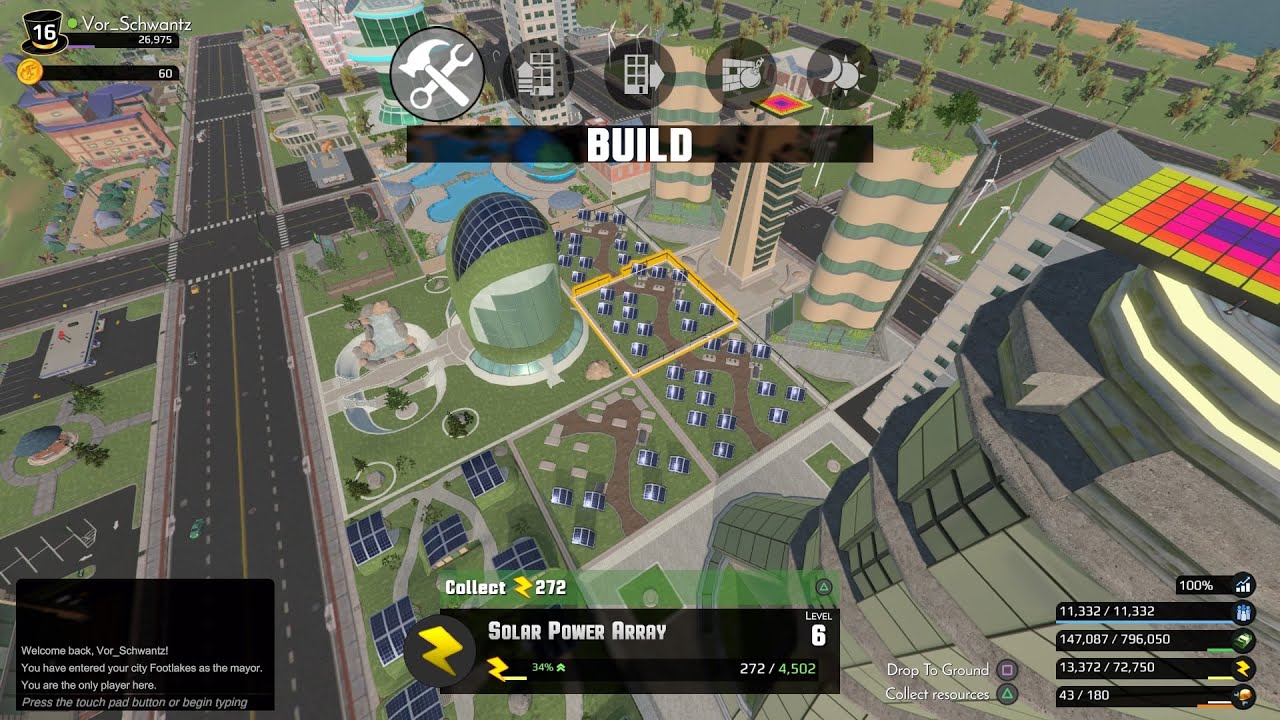Image resolution: width=1280 pixels, height=720 pixels.
Task: Open the top hat level 16 badge
Action: tap(44, 33)
